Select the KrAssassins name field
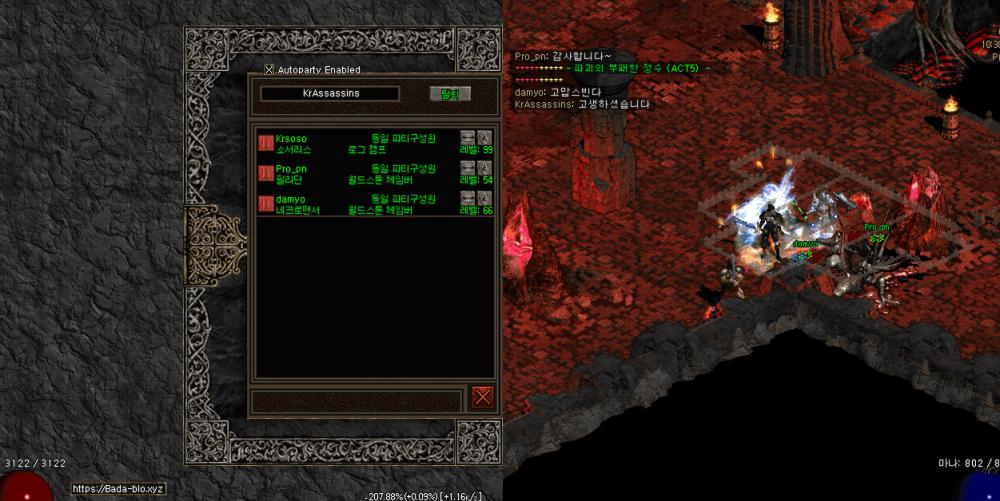Screen dimensions: 1000x501 [x=330, y=93]
